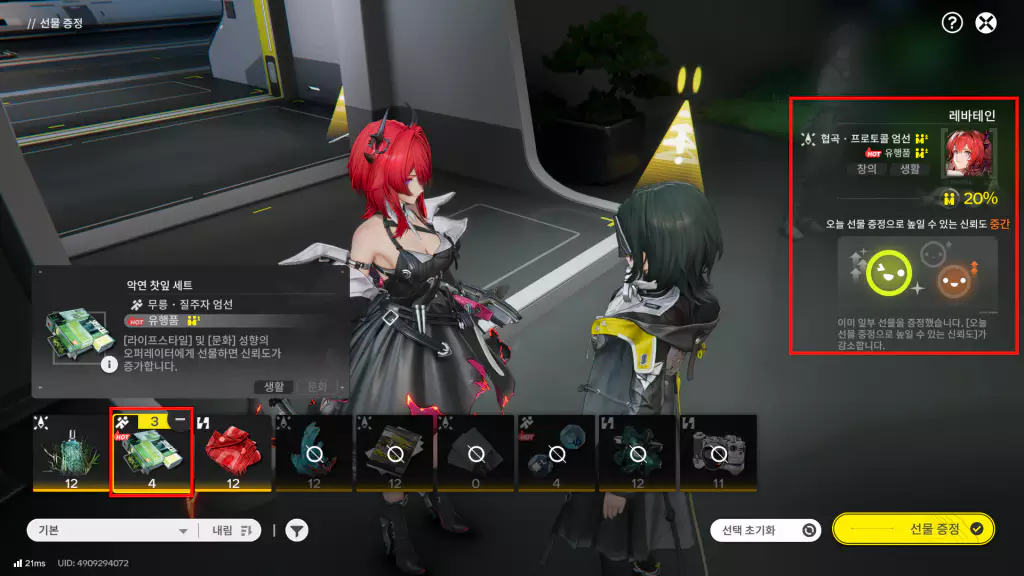Confirm with the 선물 증정 button

tap(913, 529)
